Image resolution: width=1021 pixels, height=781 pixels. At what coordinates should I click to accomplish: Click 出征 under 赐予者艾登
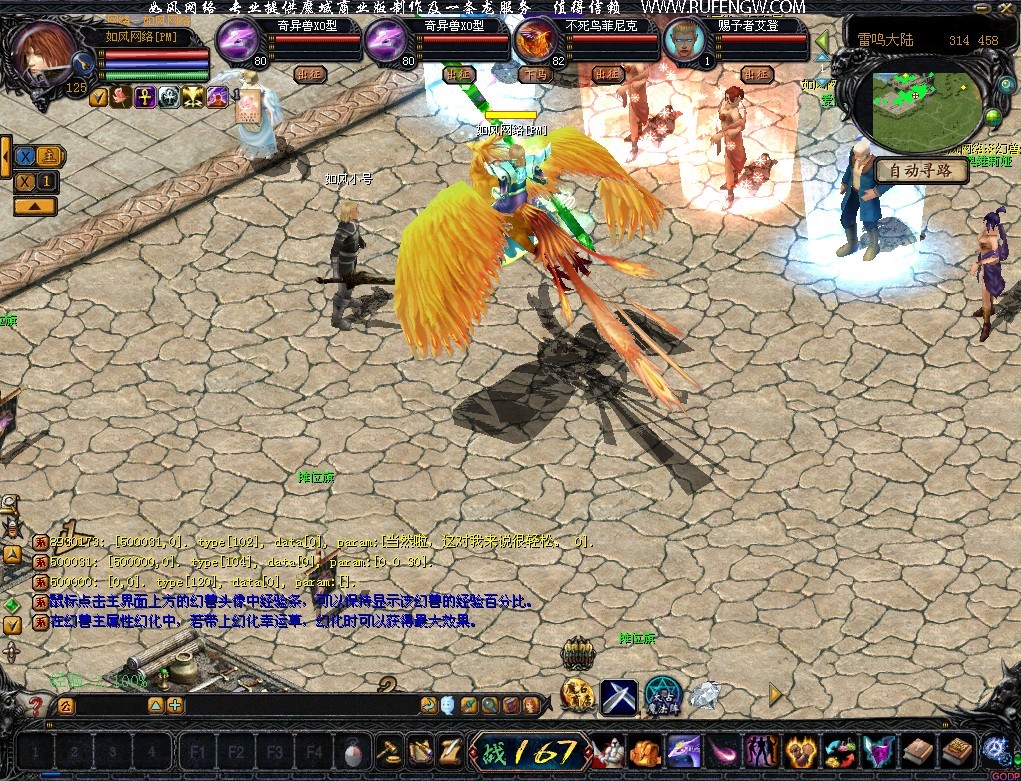click(x=757, y=74)
